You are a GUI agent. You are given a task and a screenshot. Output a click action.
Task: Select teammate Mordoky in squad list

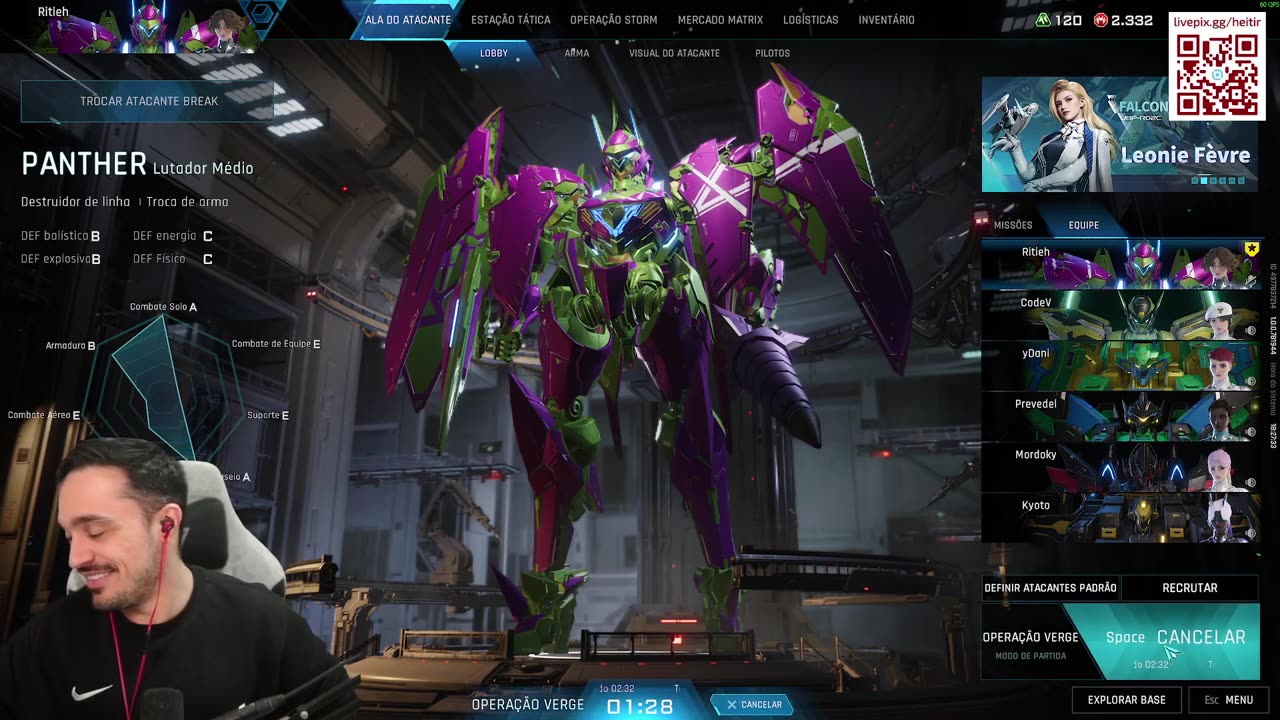(x=1120, y=467)
